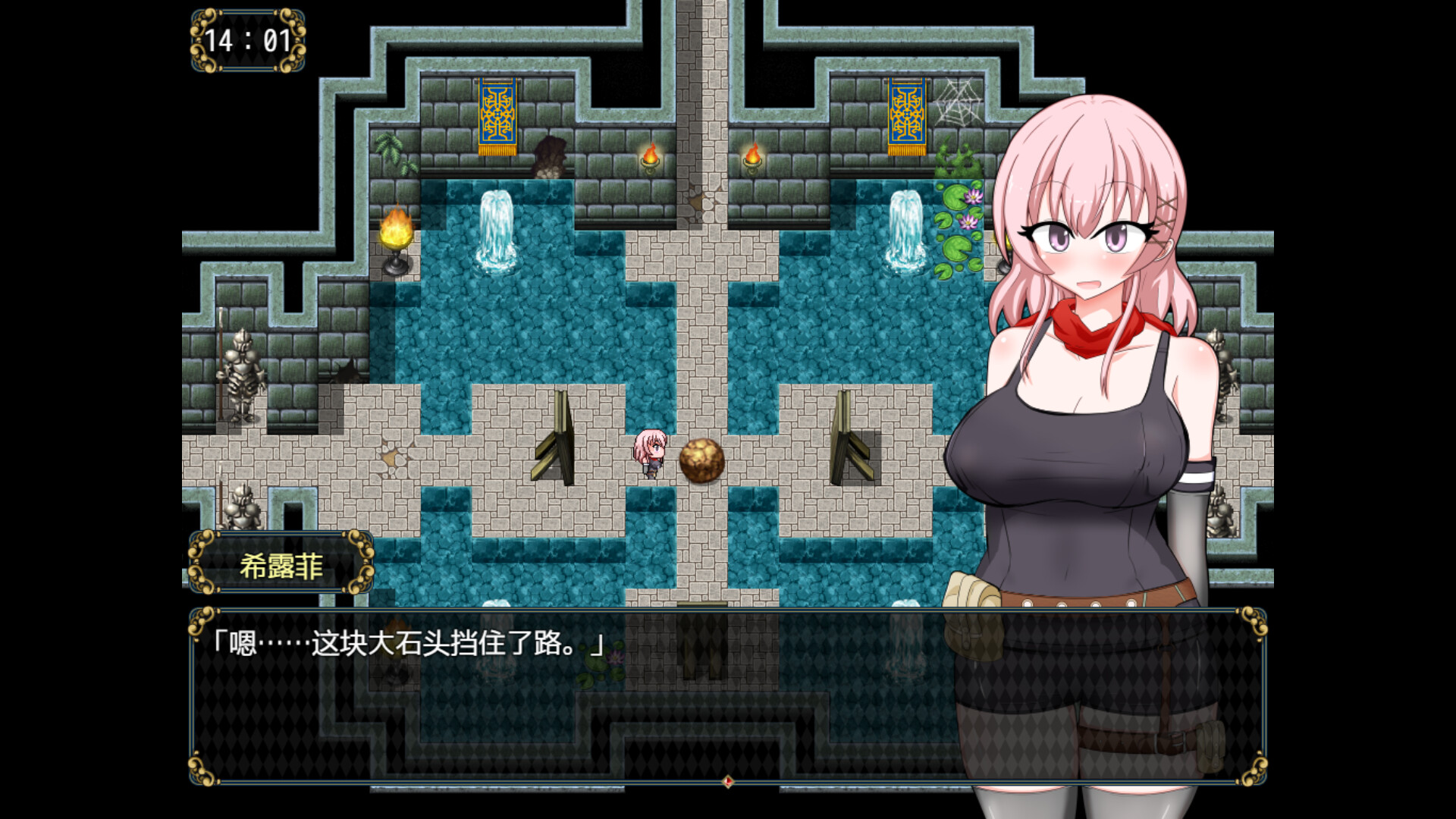Click the blue banner on the left wall

[x=497, y=114]
